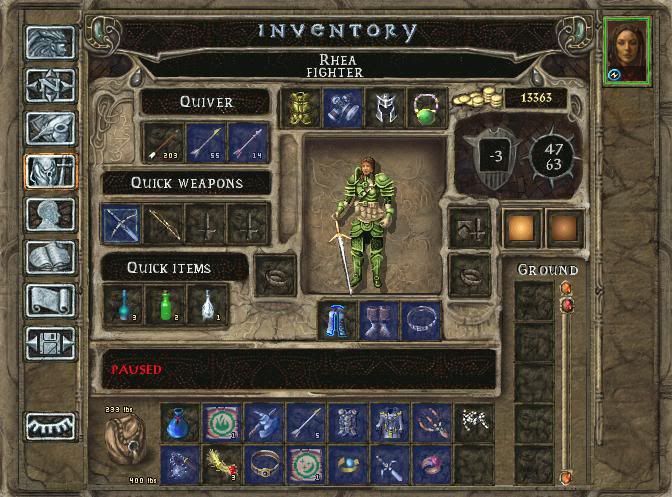This screenshot has height=497, width=672.
Task: Open the spellbook from the sidebar
Action: pos(49,258)
